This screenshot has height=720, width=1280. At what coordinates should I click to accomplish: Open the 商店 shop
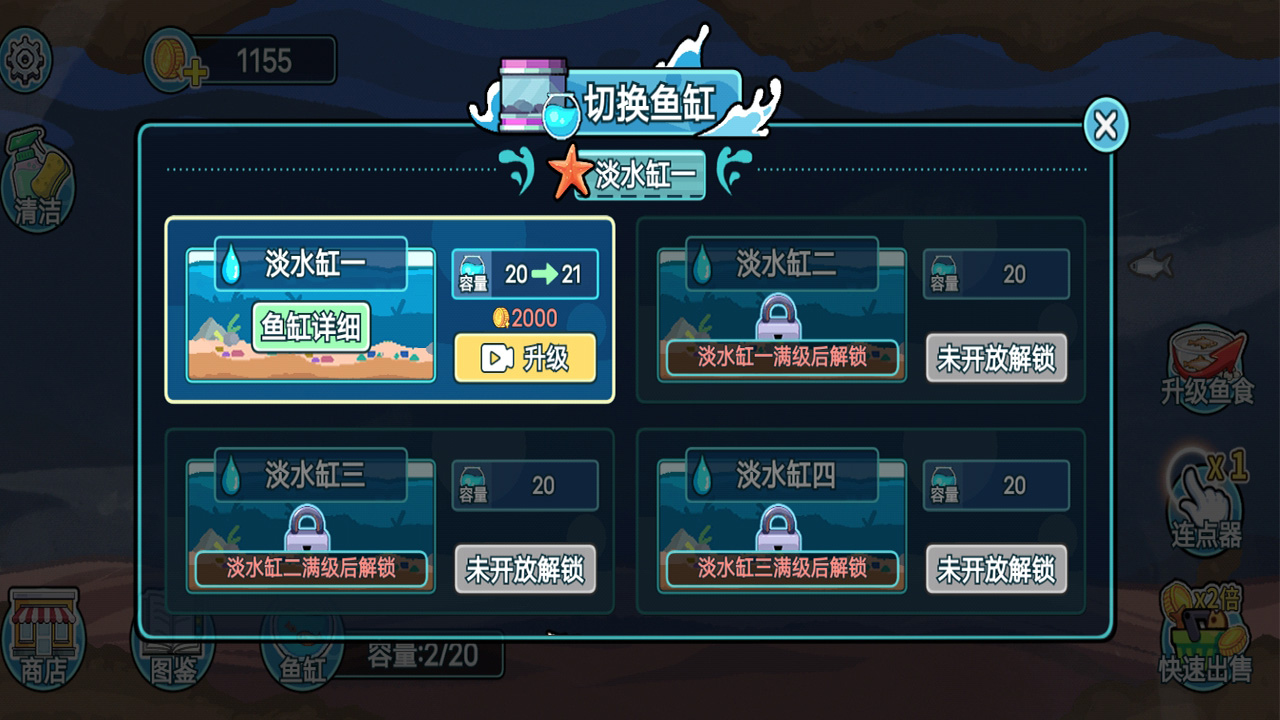pos(45,640)
